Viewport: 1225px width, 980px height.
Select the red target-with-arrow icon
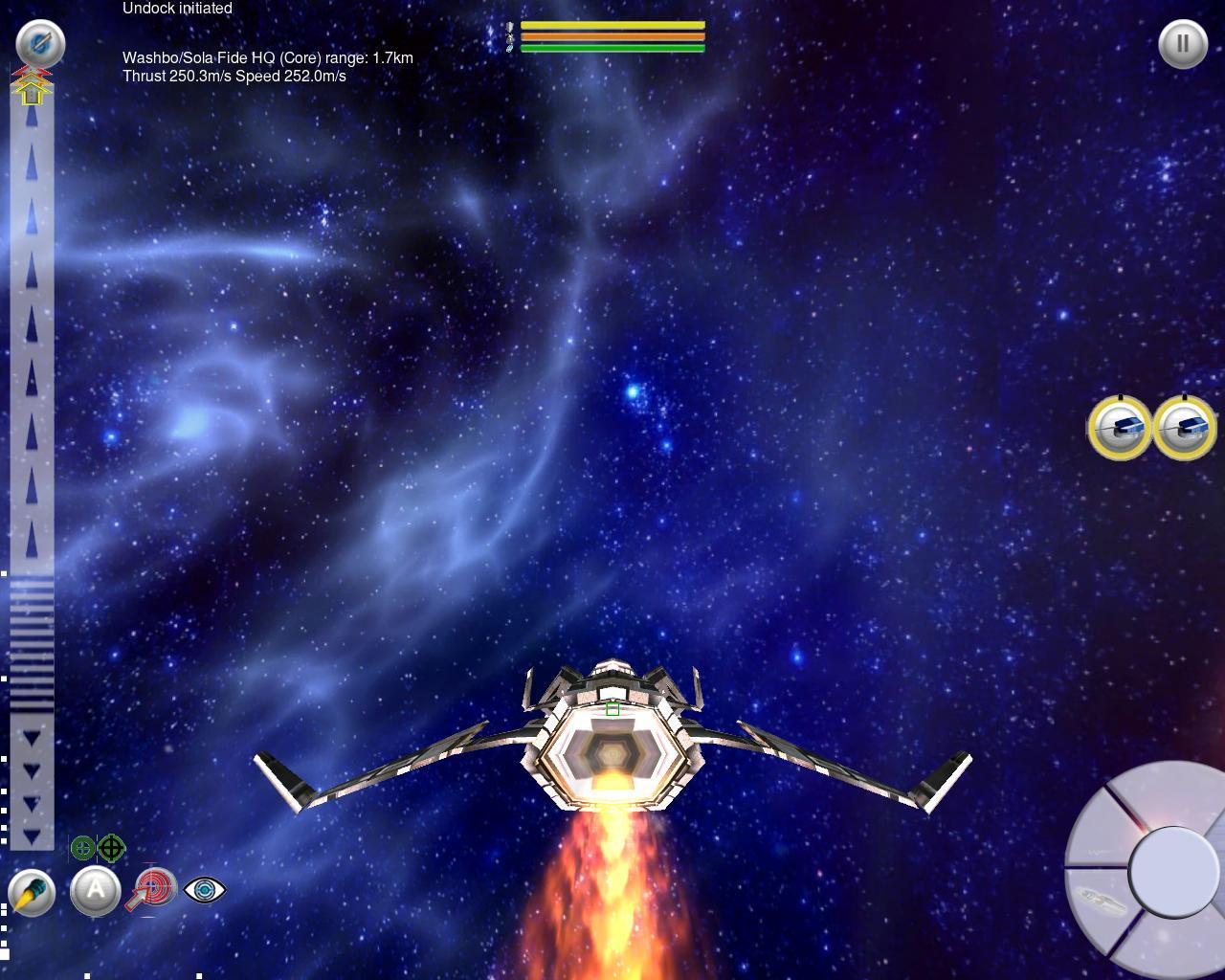(154, 888)
